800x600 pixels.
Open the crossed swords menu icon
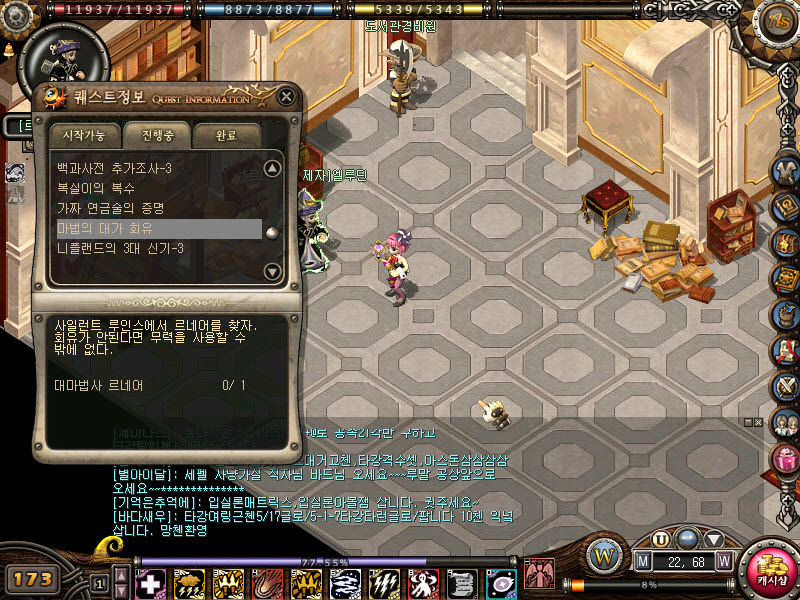coord(785,384)
